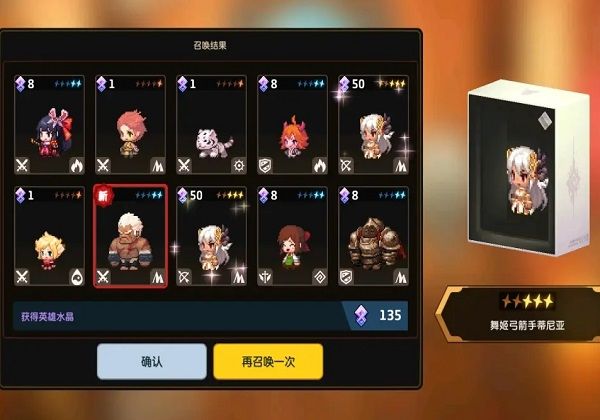Choose the brown-haired girl in green card

click(292, 236)
